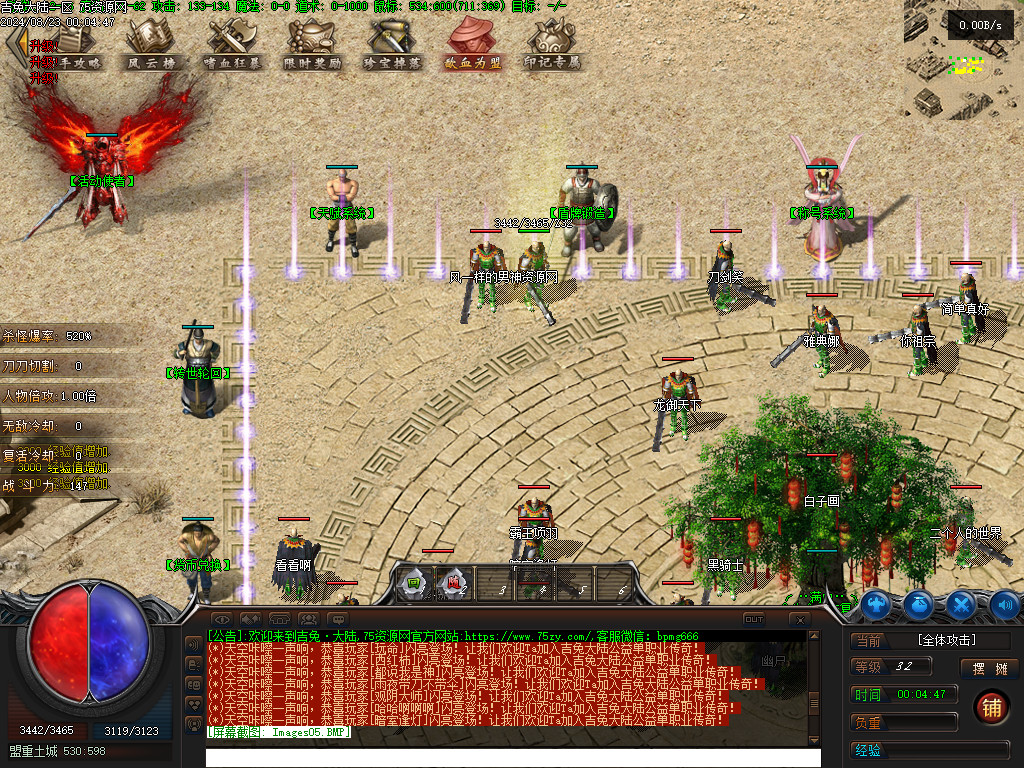Click the OUT button above the chat
The image size is (1024, 768).
(x=754, y=619)
